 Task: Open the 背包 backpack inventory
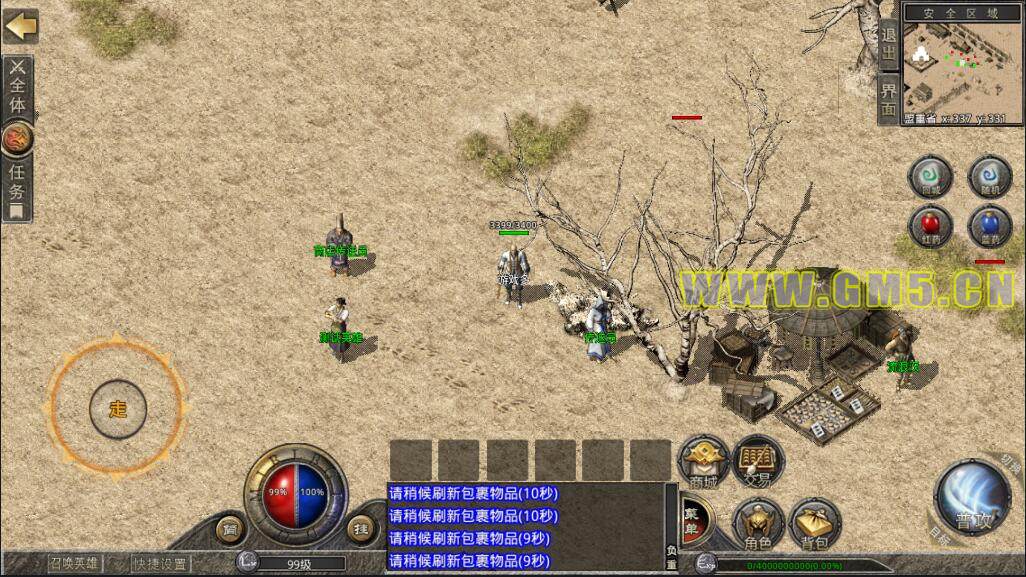pyautogui.click(x=815, y=523)
